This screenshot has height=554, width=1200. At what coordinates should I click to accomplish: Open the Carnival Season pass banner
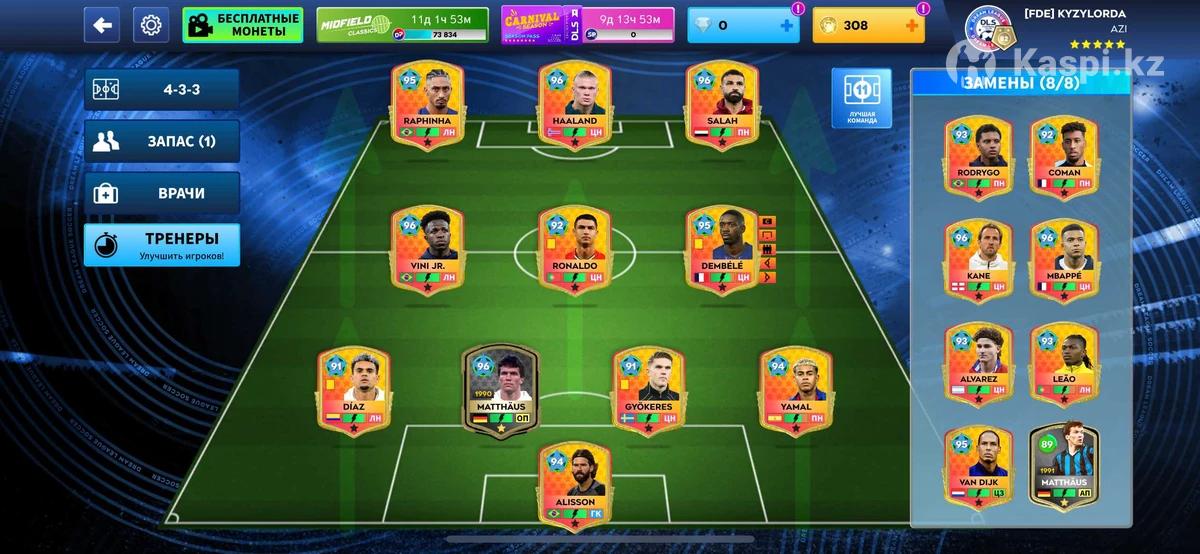[587, 25]
